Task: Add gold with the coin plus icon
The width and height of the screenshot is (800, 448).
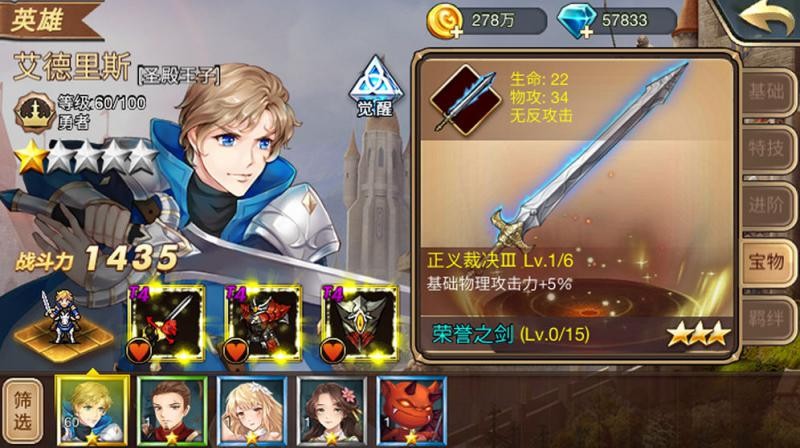Action: point(443,19)
